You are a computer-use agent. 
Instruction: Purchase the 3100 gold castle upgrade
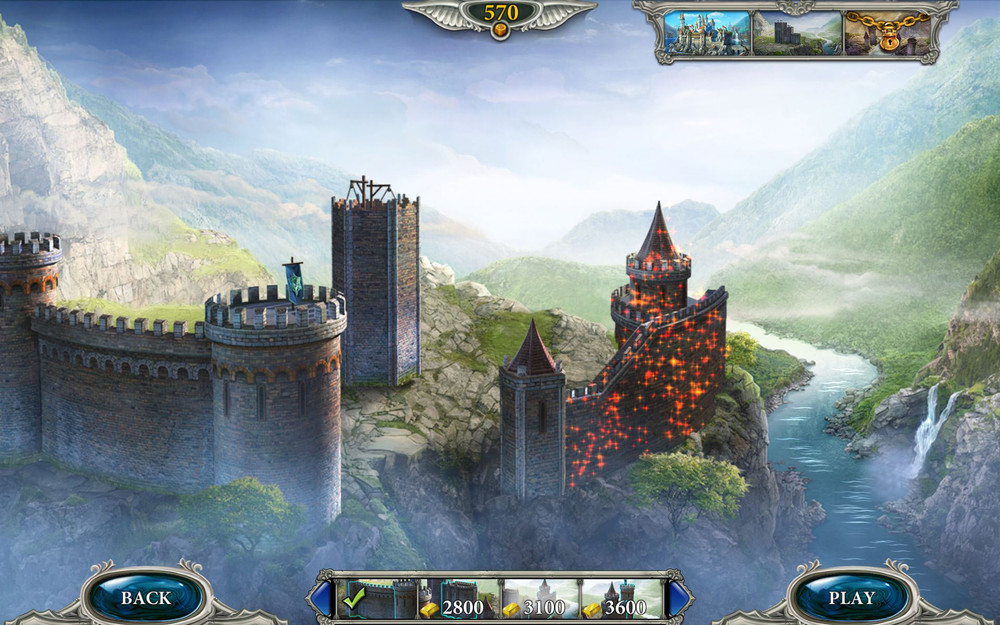pyautogui.click(x=540, y=598)
